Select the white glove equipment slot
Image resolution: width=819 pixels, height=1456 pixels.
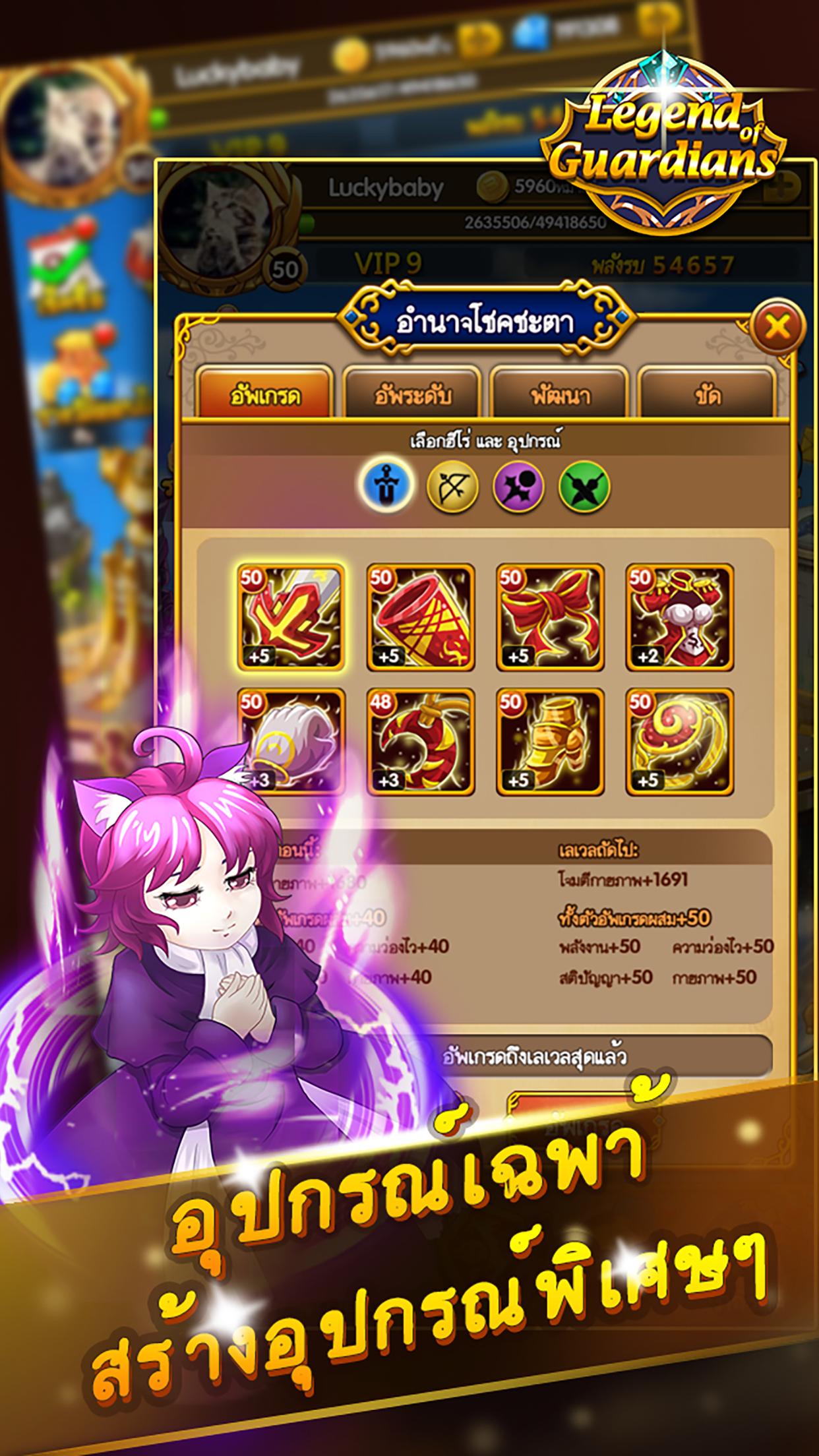pos(291,742)
